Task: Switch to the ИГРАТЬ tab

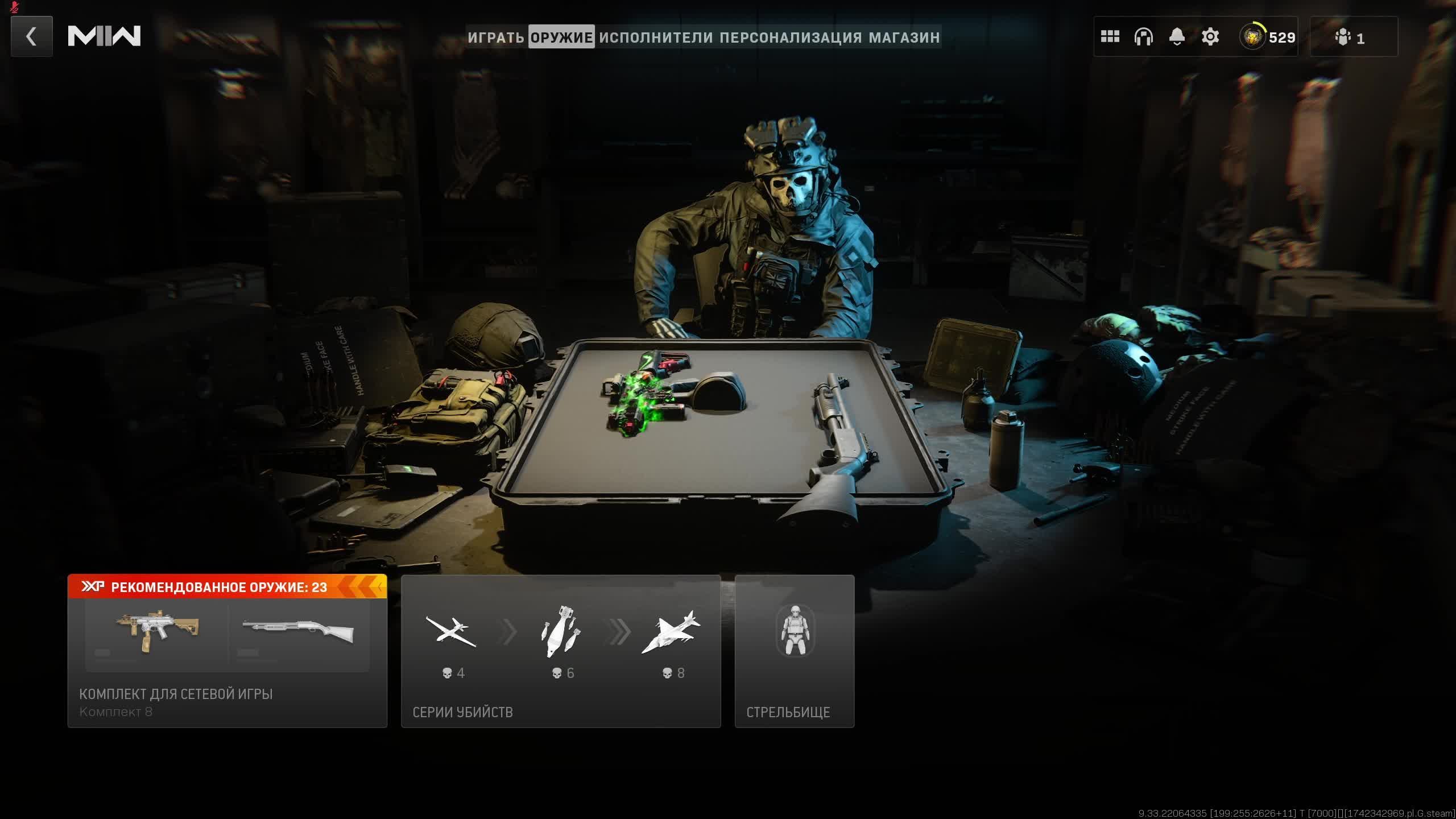Action: click(496, 38)
